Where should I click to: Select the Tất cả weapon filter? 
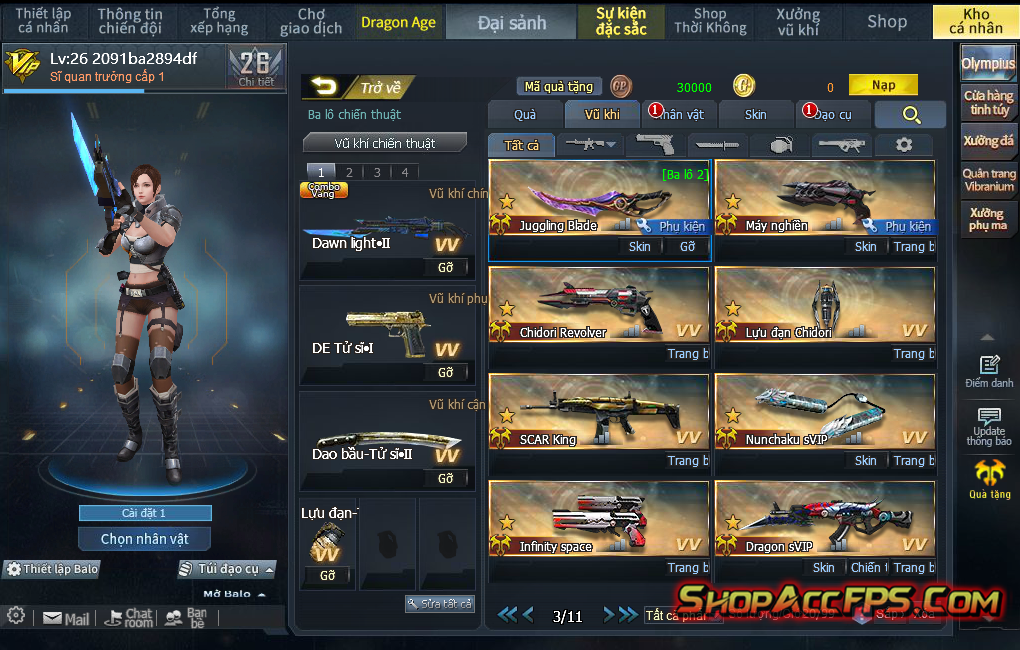521,145
